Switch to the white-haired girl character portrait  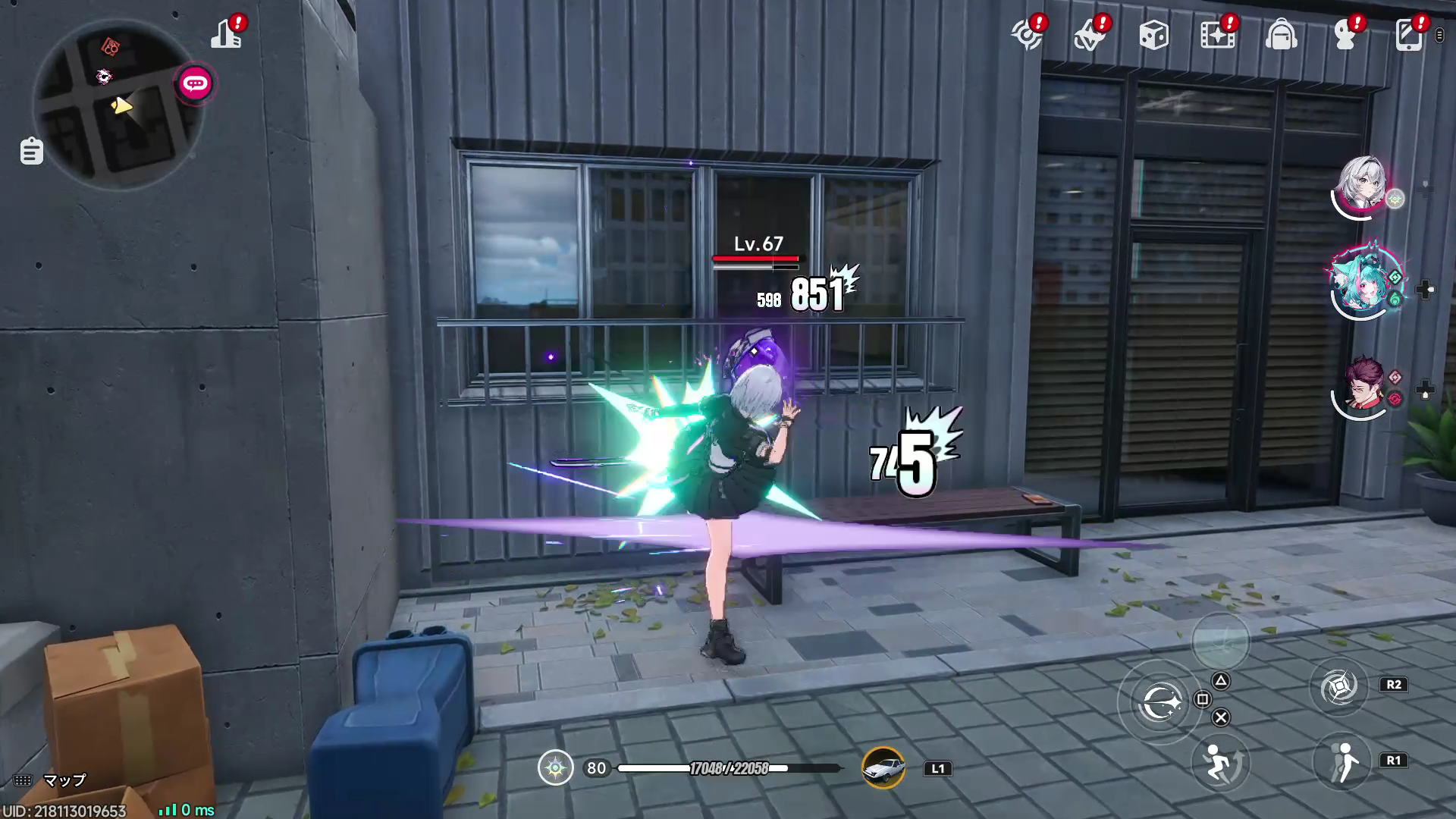point(1363,186)
